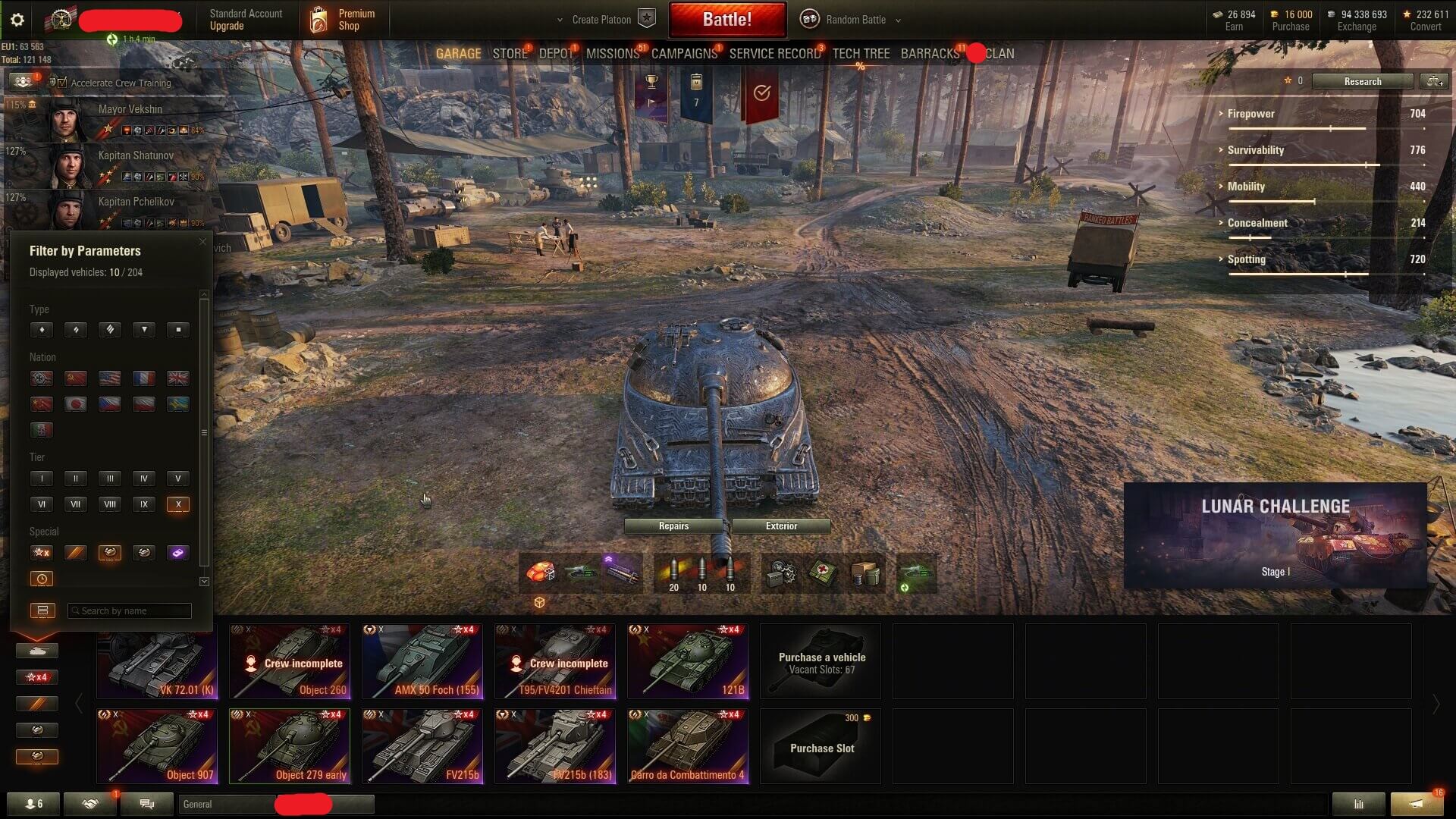Close the Filter by Parameters panel
Image resolution: width=1456 pixels, height=819 pixels.
click(x=202, y=242)
